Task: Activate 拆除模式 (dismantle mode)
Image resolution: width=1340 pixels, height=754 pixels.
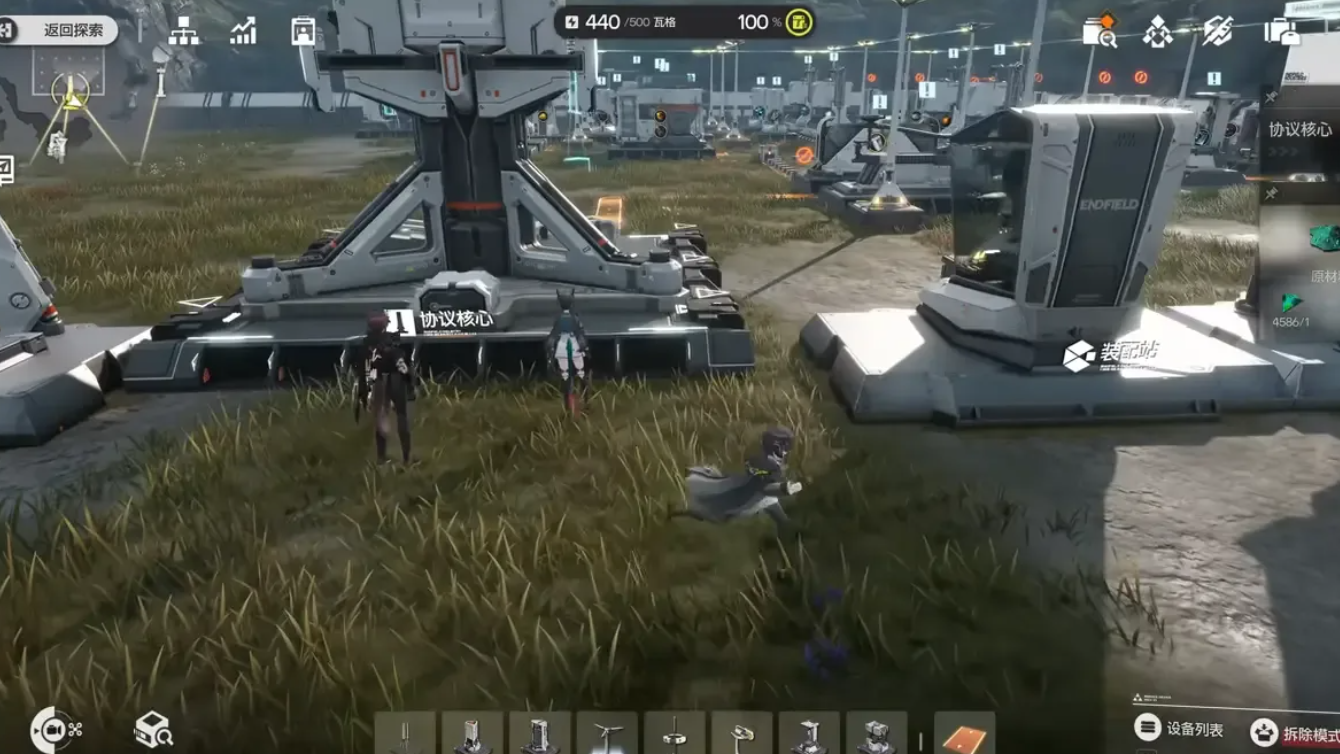Action: [x=1296, y=733]
